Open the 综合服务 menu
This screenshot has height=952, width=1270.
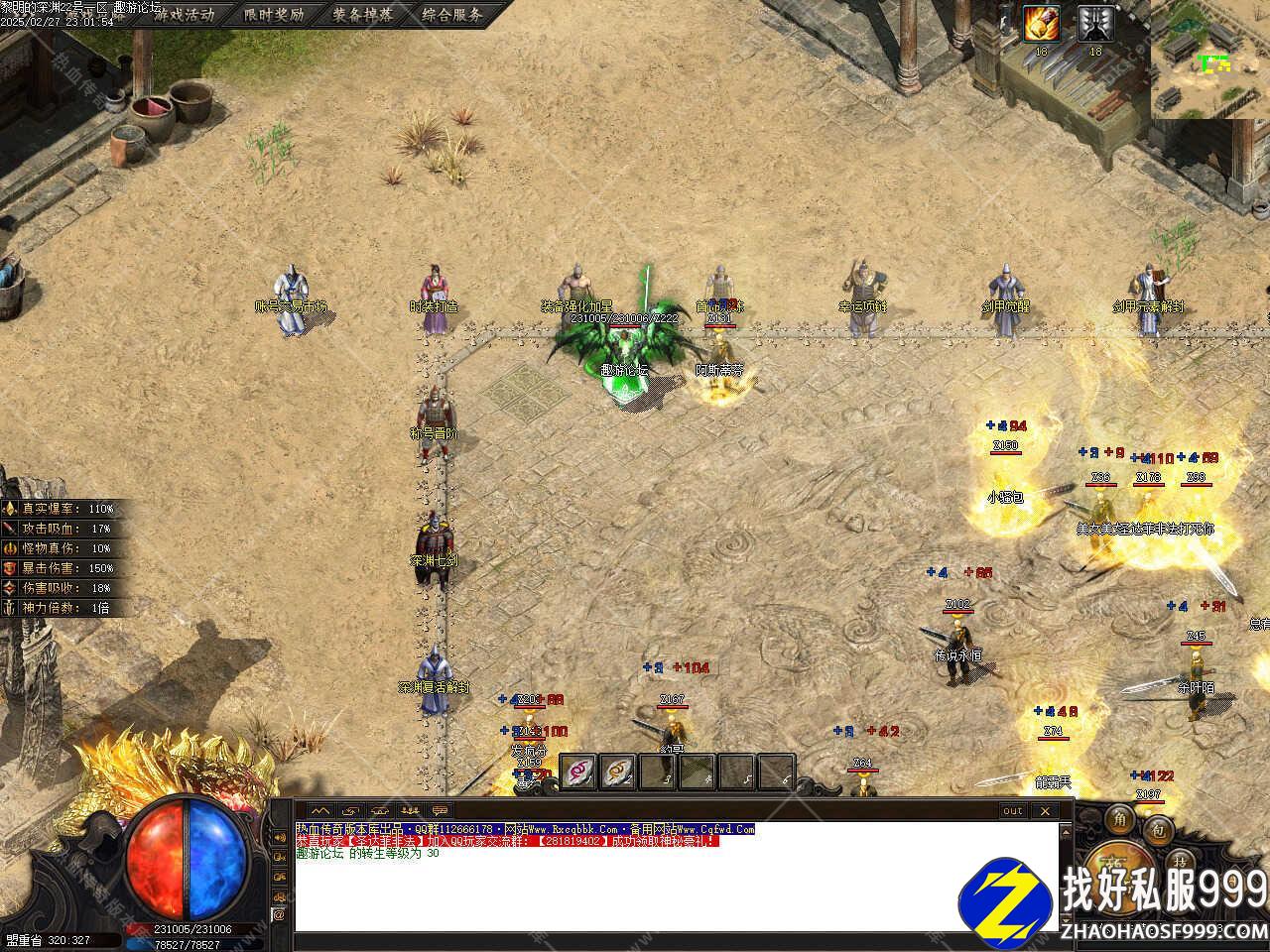[451, 15]
